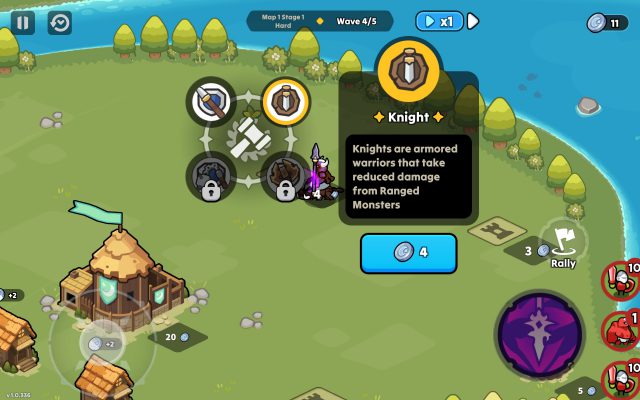
Task: Click the locked hammer tower option
Action: 211,176
